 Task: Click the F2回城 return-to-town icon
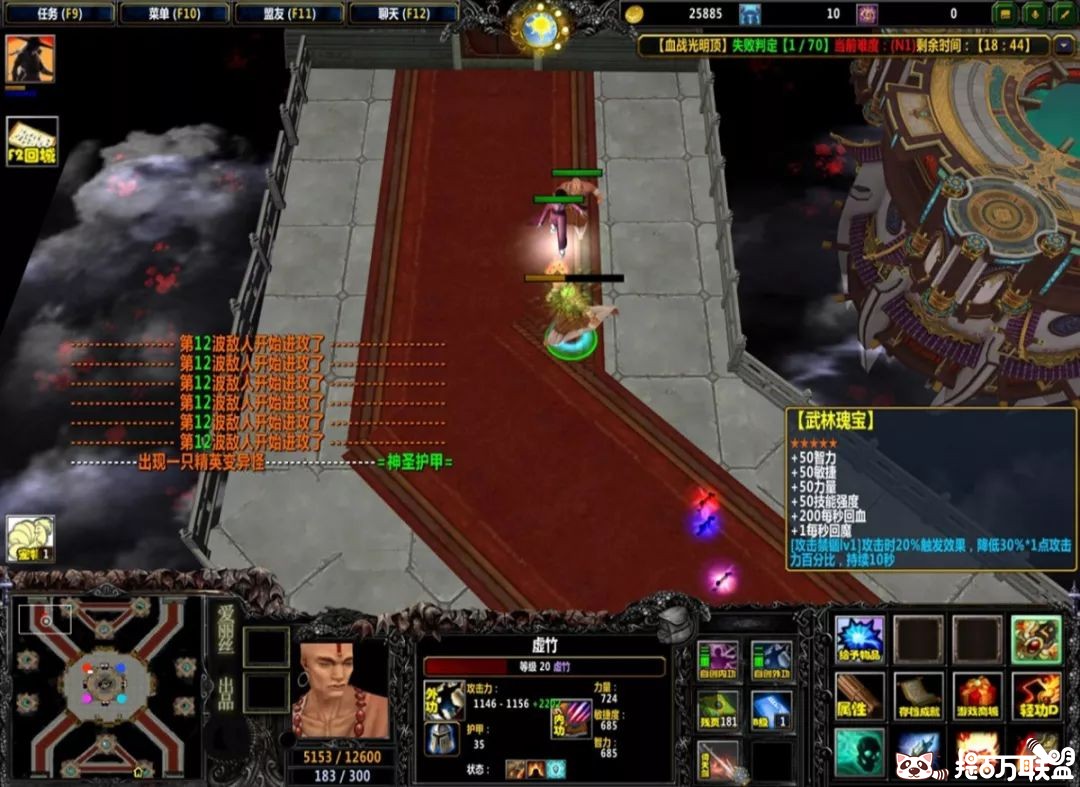[x=32, y=142]
